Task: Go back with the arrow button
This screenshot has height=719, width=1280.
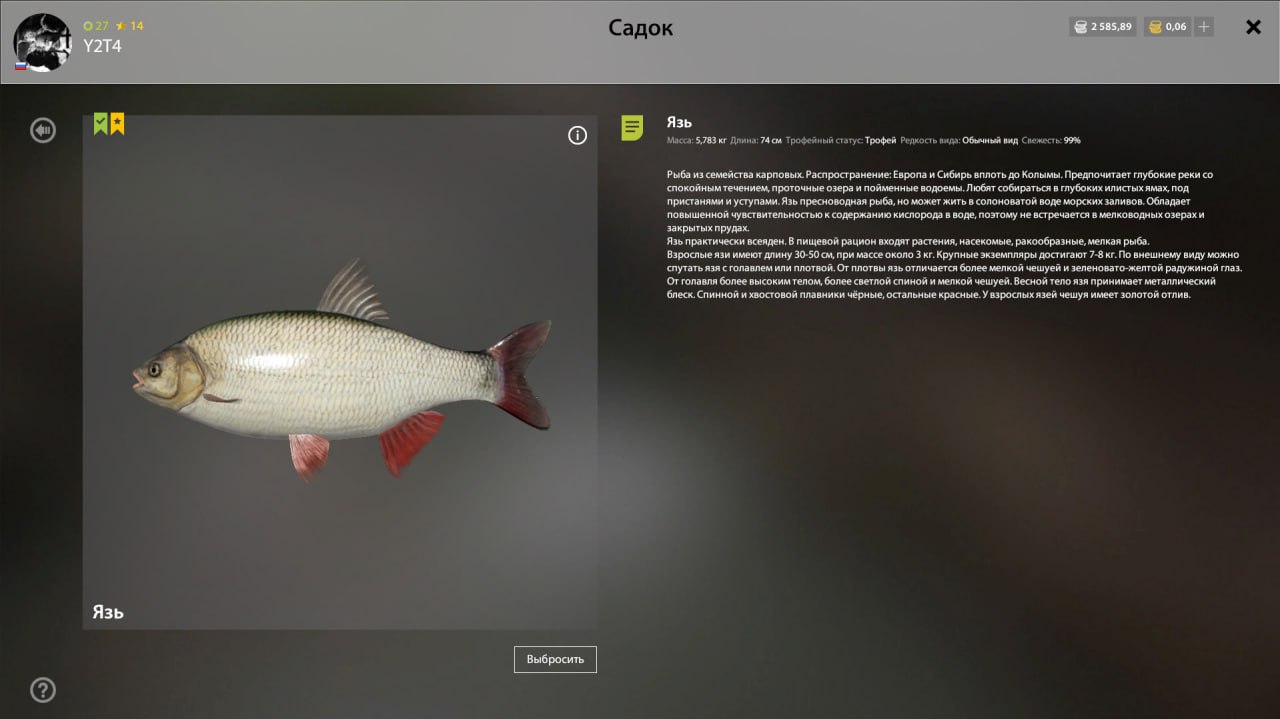Action: pos(43,130)
